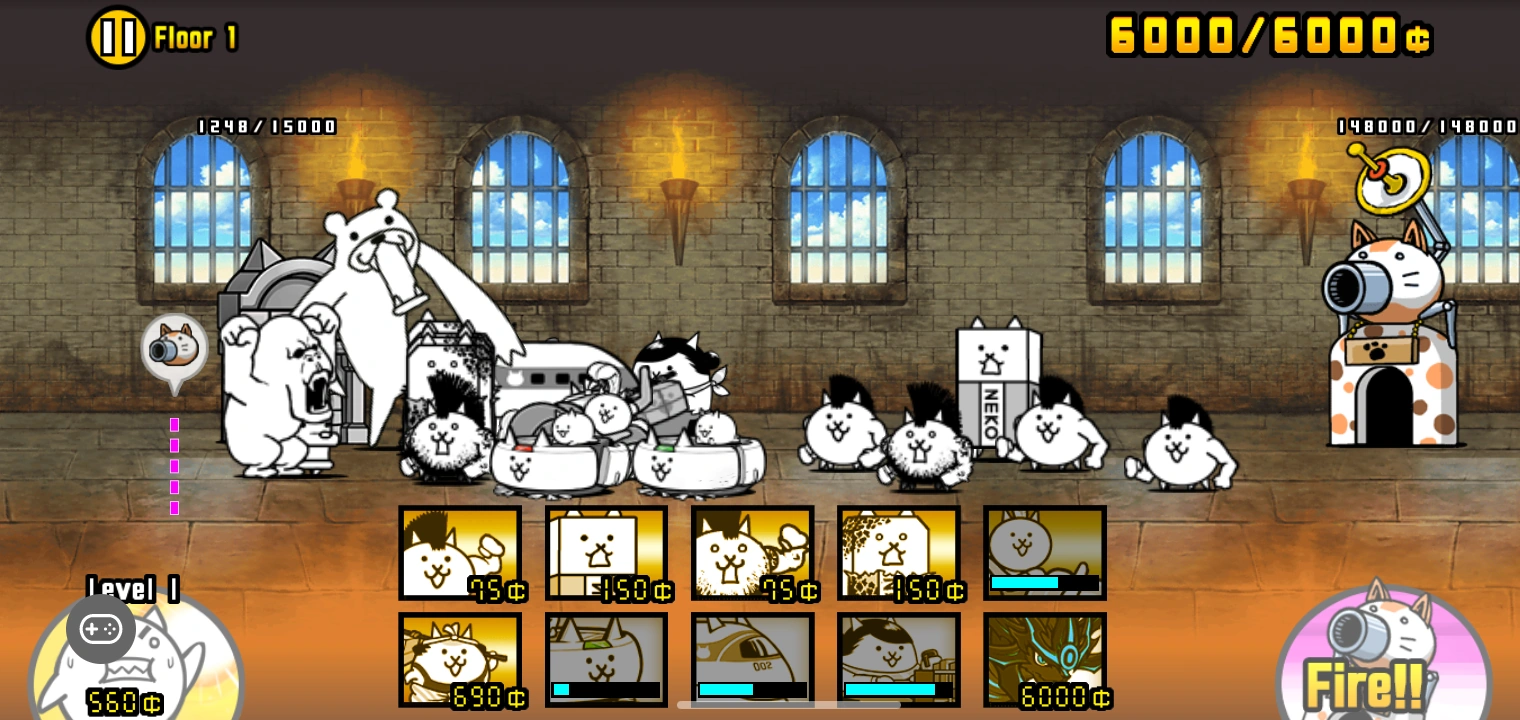This screenshot has height=720, width=1520.
Task: Upgrade worker cat level for 560¢
Action: tap(125, 702)
